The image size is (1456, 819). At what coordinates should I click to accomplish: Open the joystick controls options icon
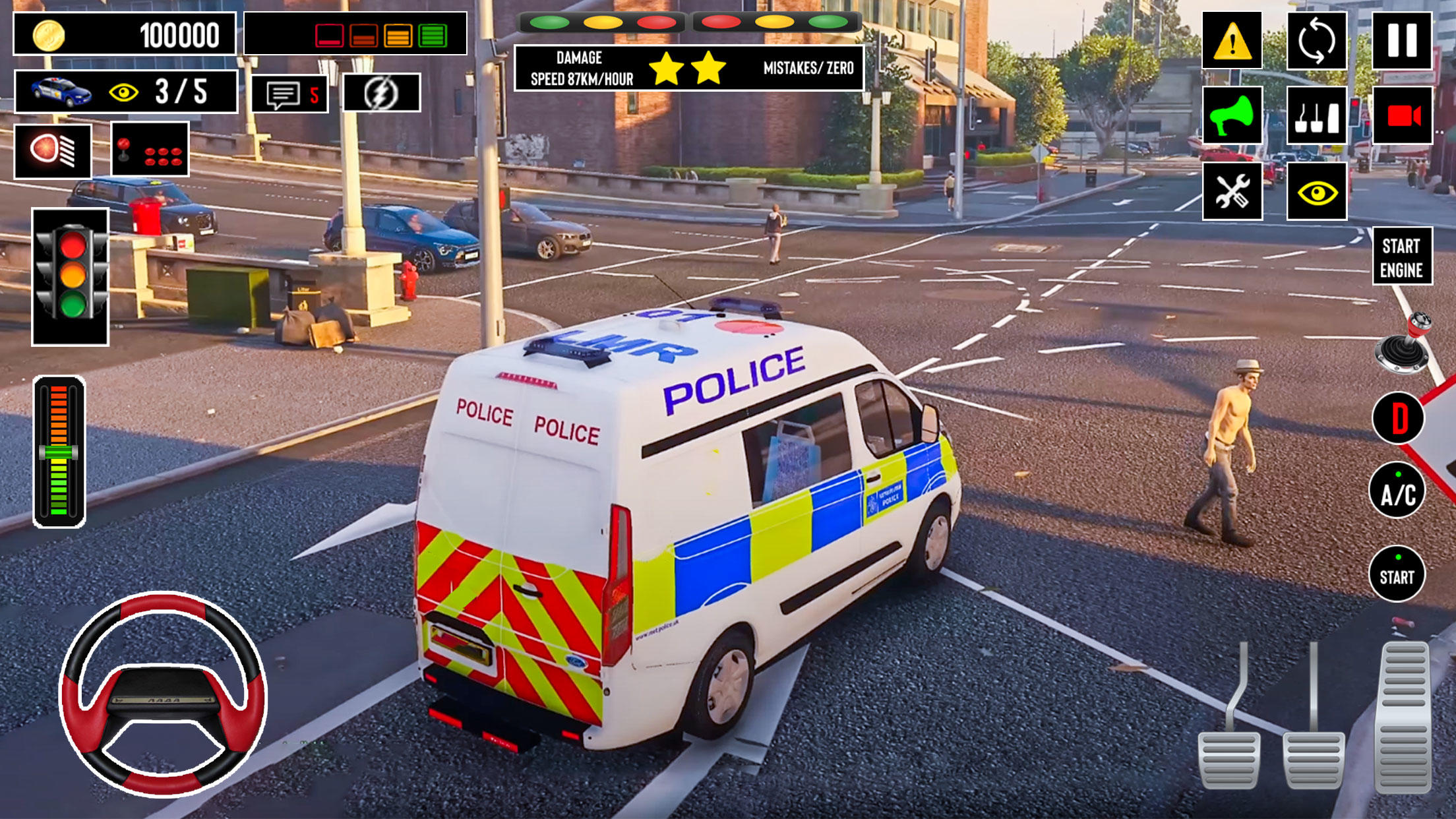tap(150, 150)
